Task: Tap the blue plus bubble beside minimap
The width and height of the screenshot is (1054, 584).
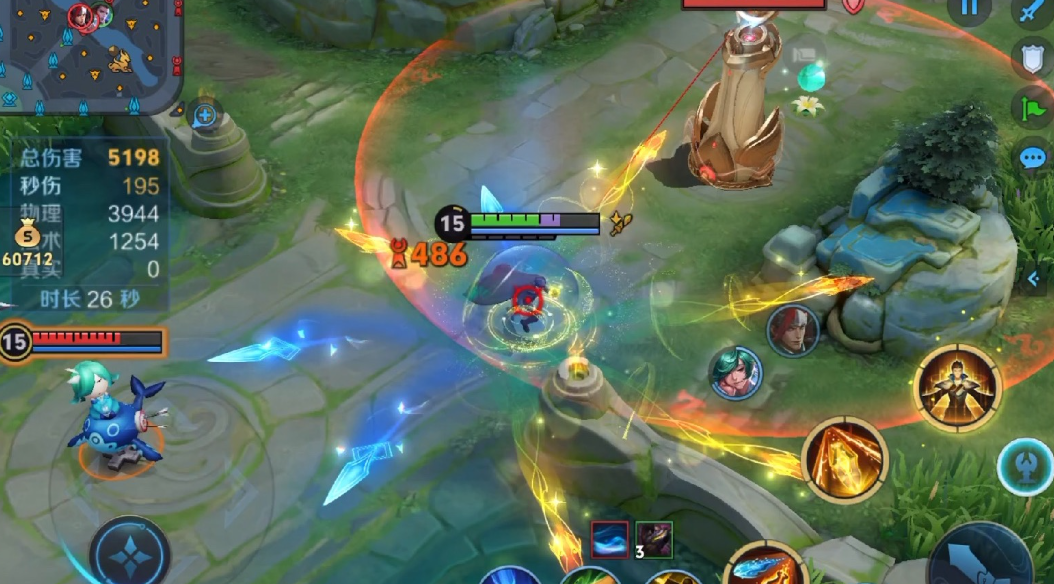Action: tap(205, 115)
